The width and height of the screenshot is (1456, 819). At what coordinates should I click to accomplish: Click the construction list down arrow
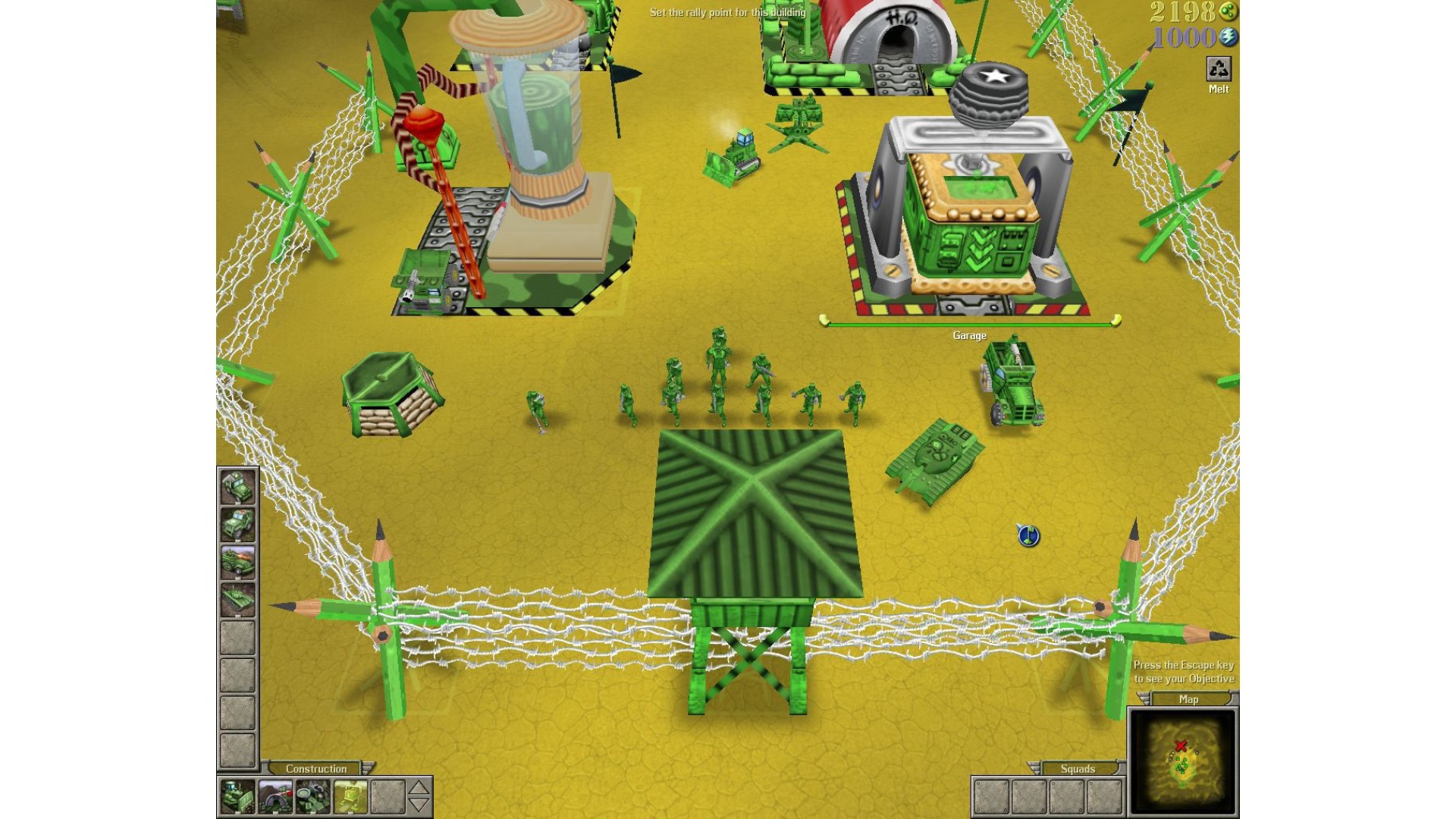pos(419,805)
